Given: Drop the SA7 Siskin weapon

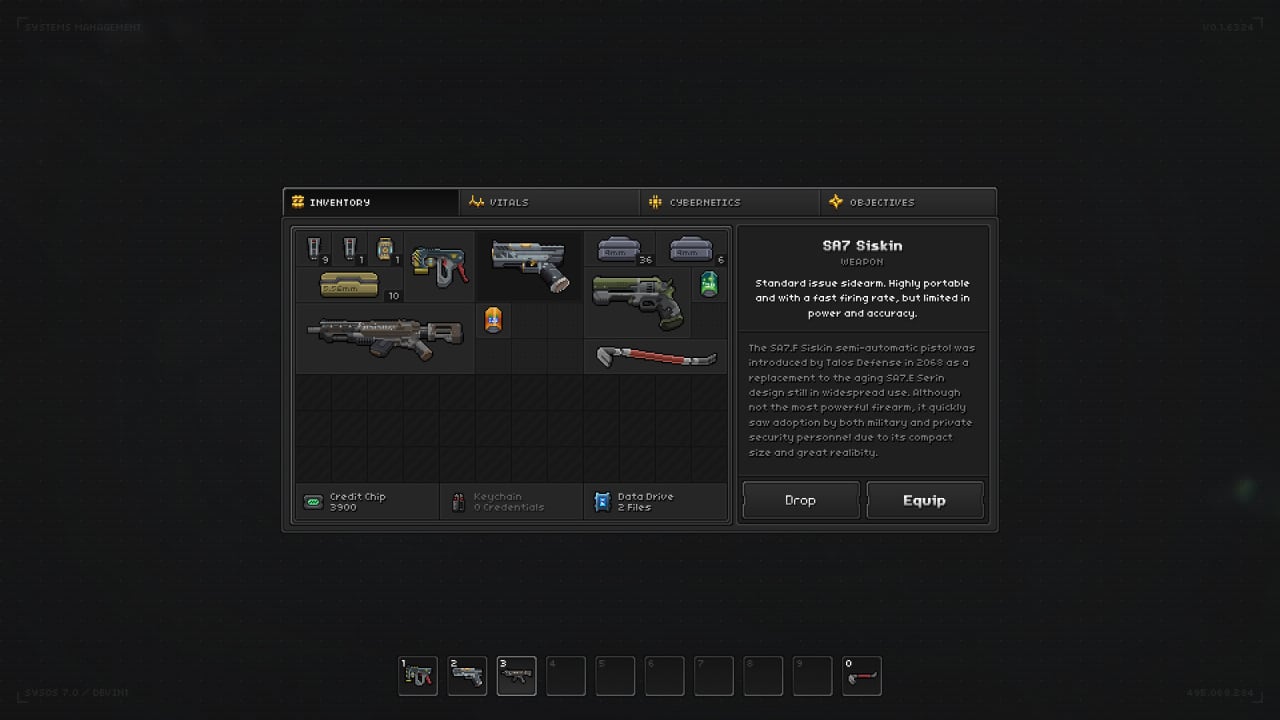Looking at the screenshot, I should (800, 500).
